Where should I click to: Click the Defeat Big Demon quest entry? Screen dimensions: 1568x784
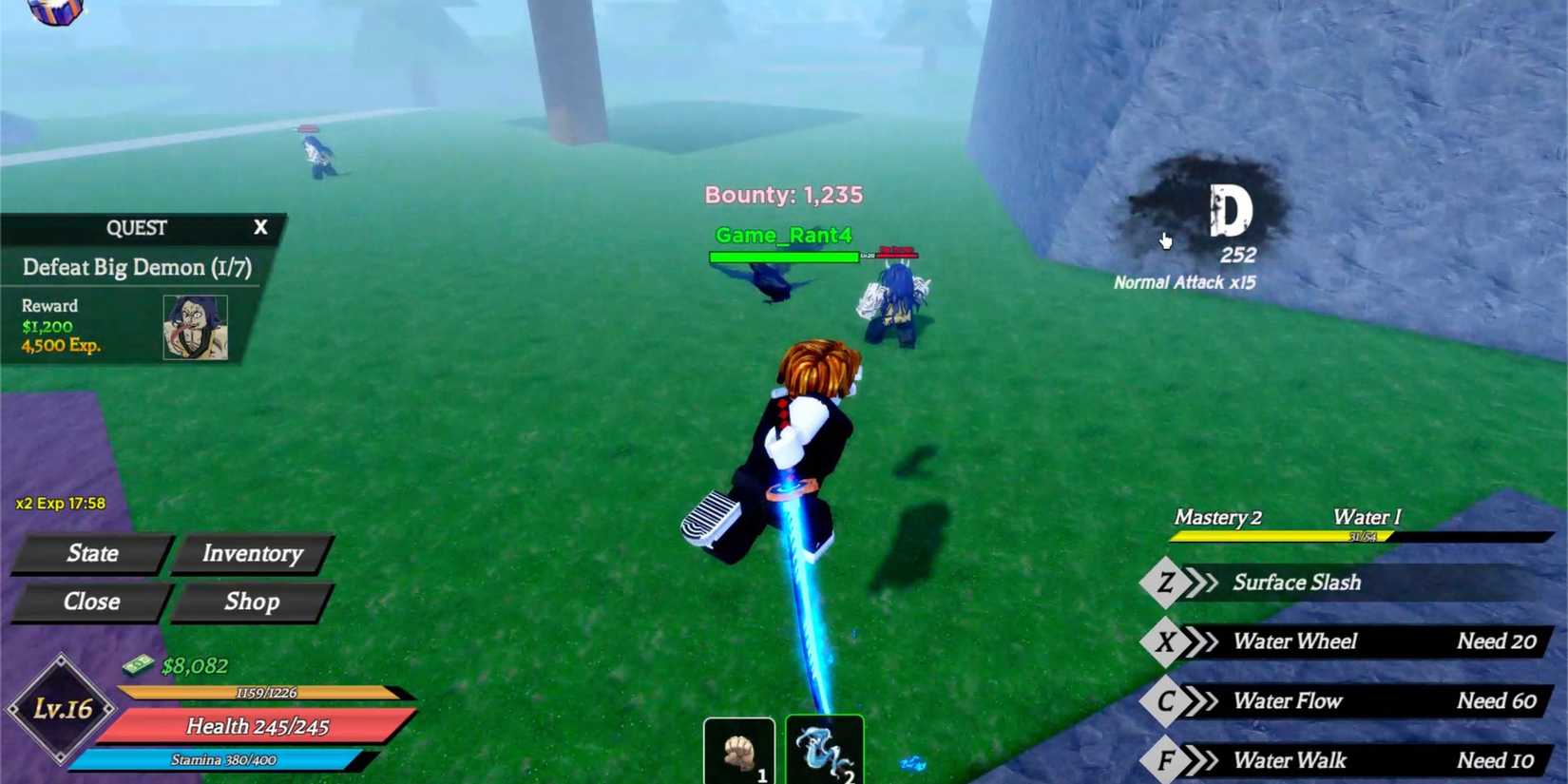[x=139, y=267]
